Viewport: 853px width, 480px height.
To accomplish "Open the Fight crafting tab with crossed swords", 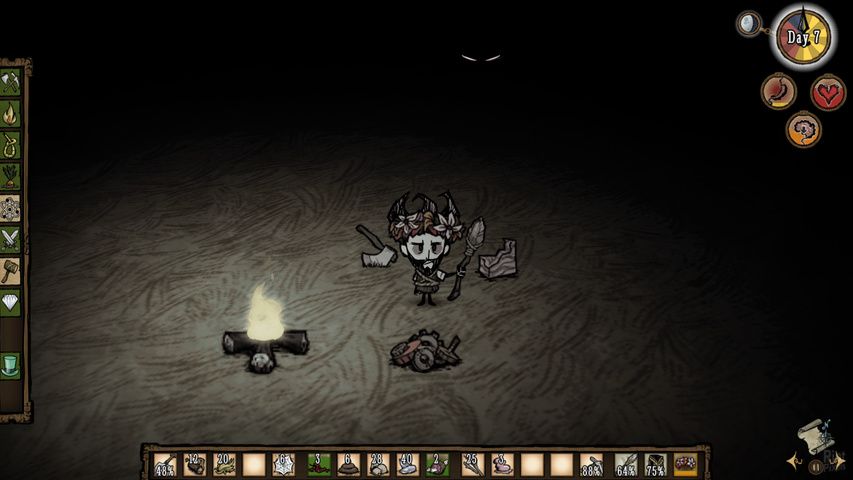I will [11, 239].
